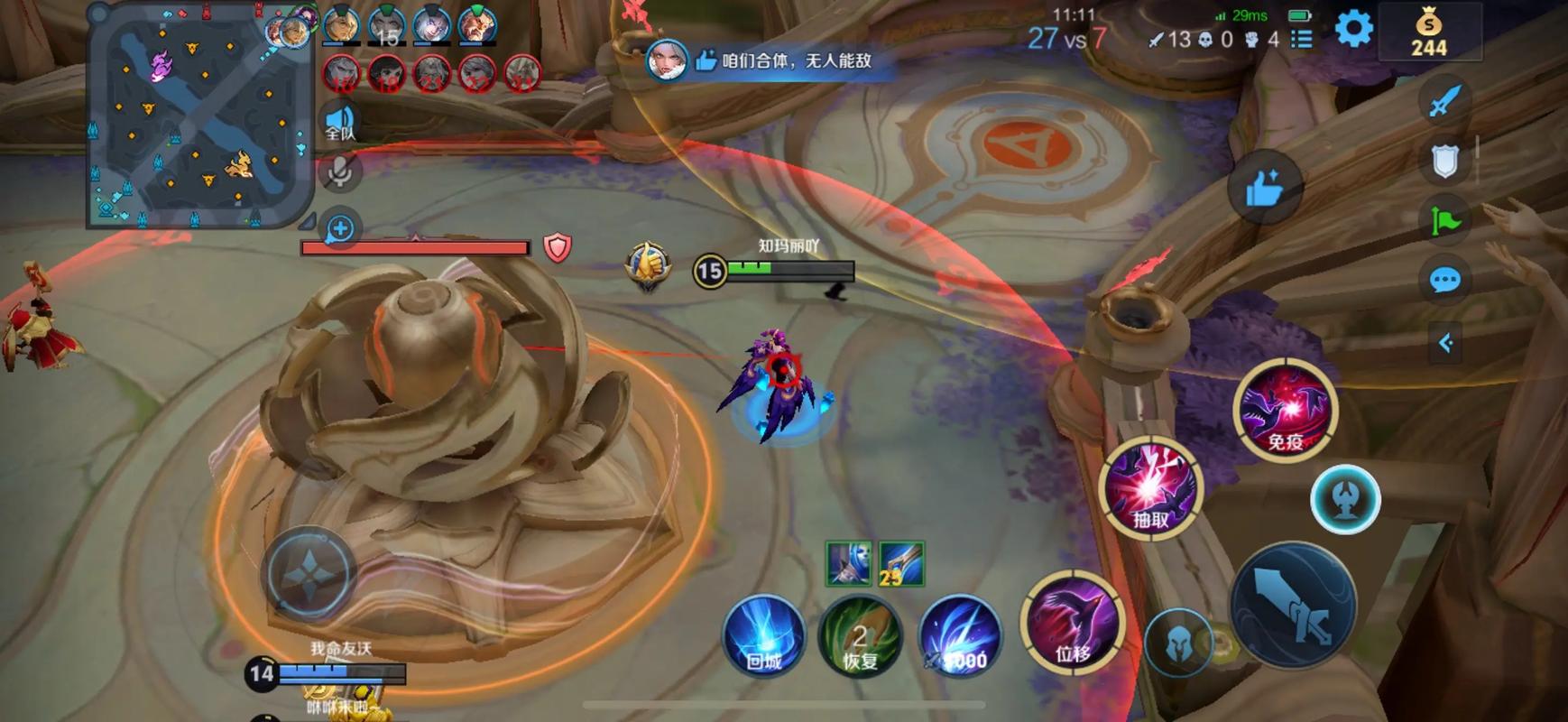The image size is (1568, 722).
Task: Cast the 抽取 skill
Action: [1151, 488]
